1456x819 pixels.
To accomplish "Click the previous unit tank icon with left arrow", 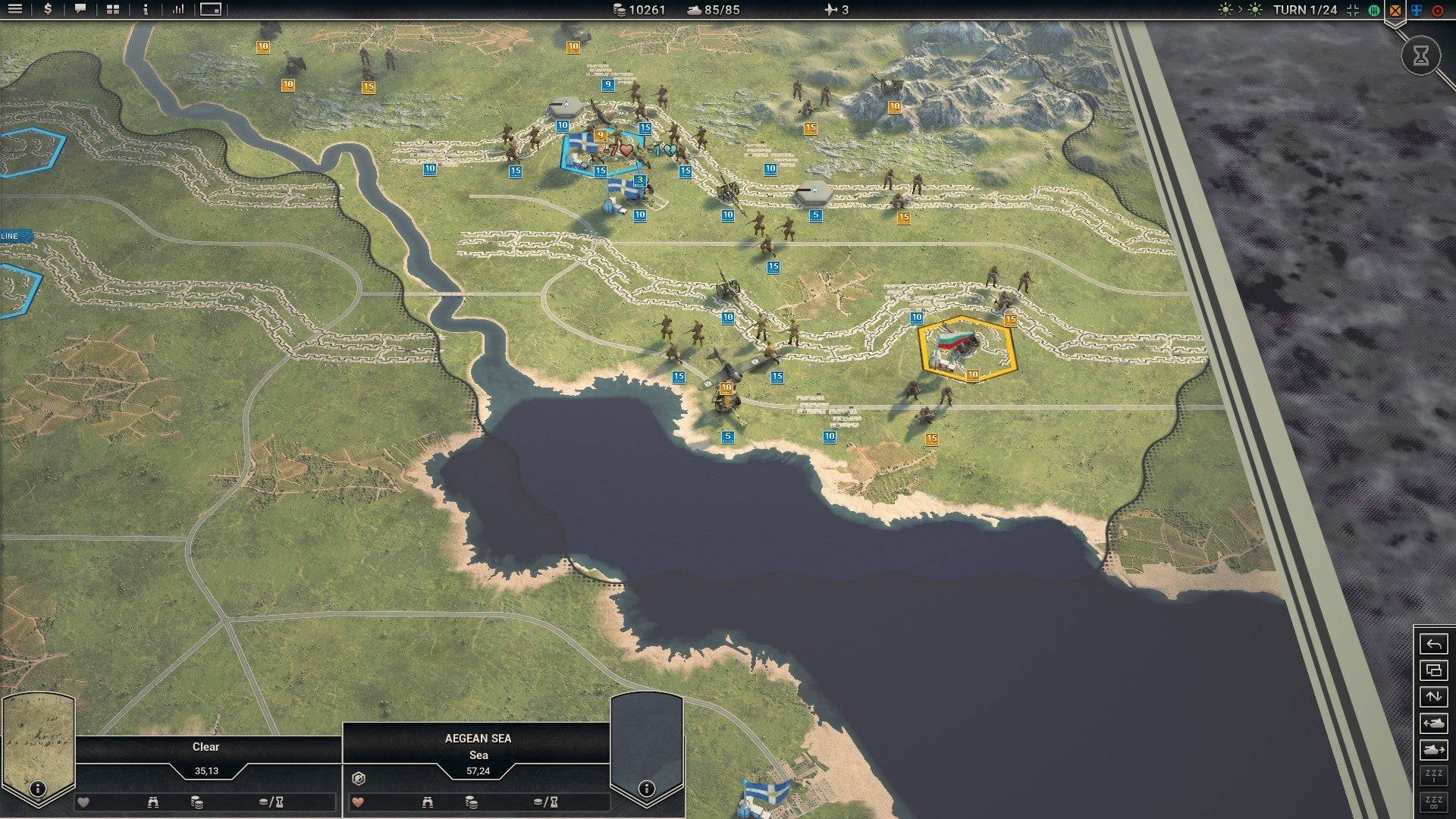I will [1433, 723].
